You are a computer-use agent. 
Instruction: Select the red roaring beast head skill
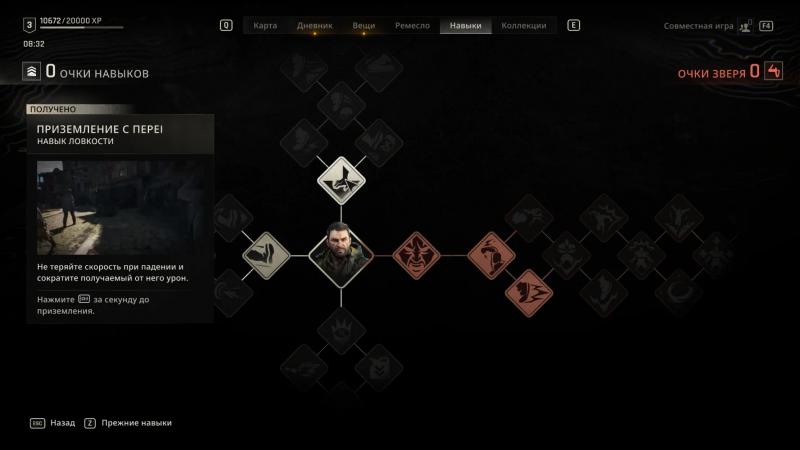click(x=529, y=292)
